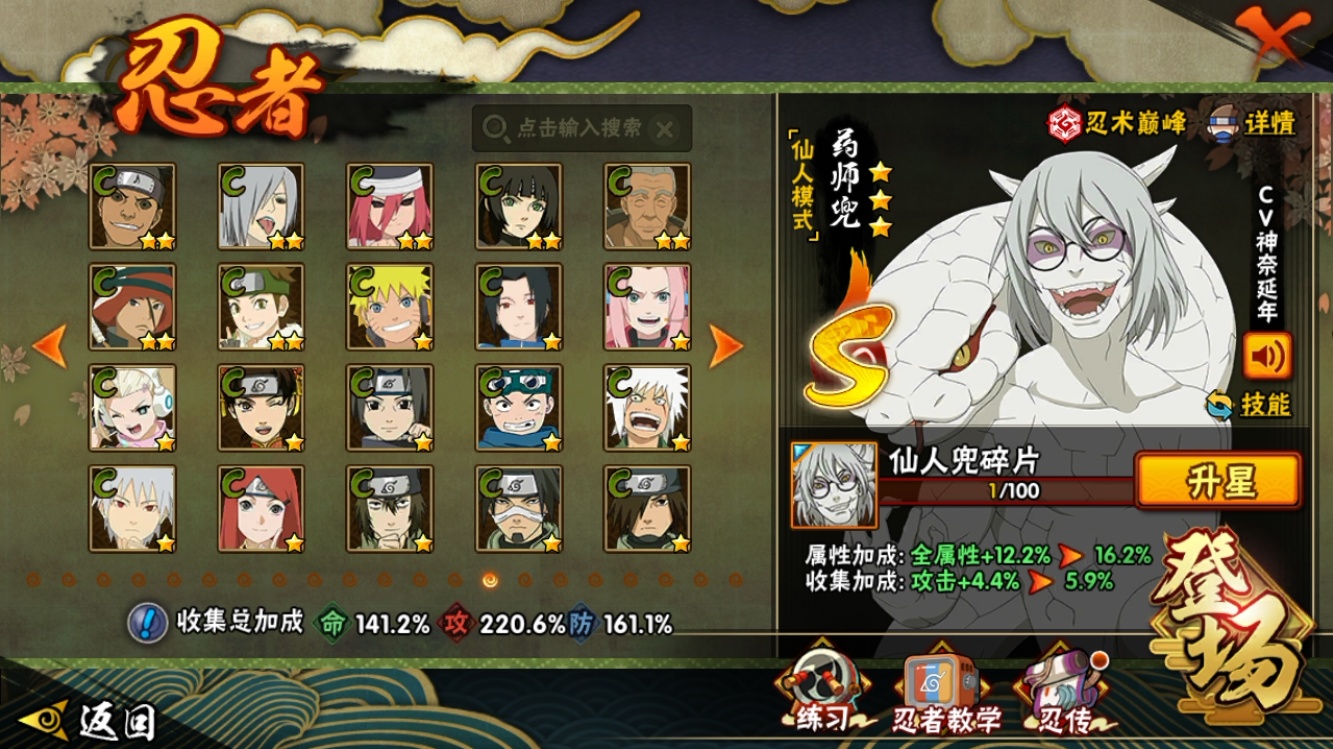The width and height of the screenshot is (1333, 749).
Task: Open collection bonus info exclamation icon
Action: (147, 623)
